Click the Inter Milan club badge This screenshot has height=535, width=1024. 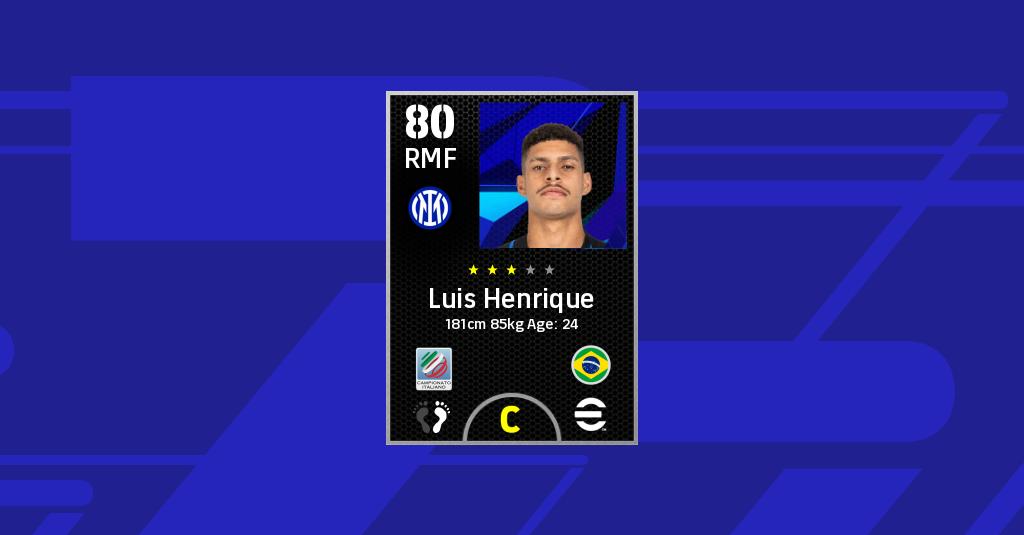(430, 207)
